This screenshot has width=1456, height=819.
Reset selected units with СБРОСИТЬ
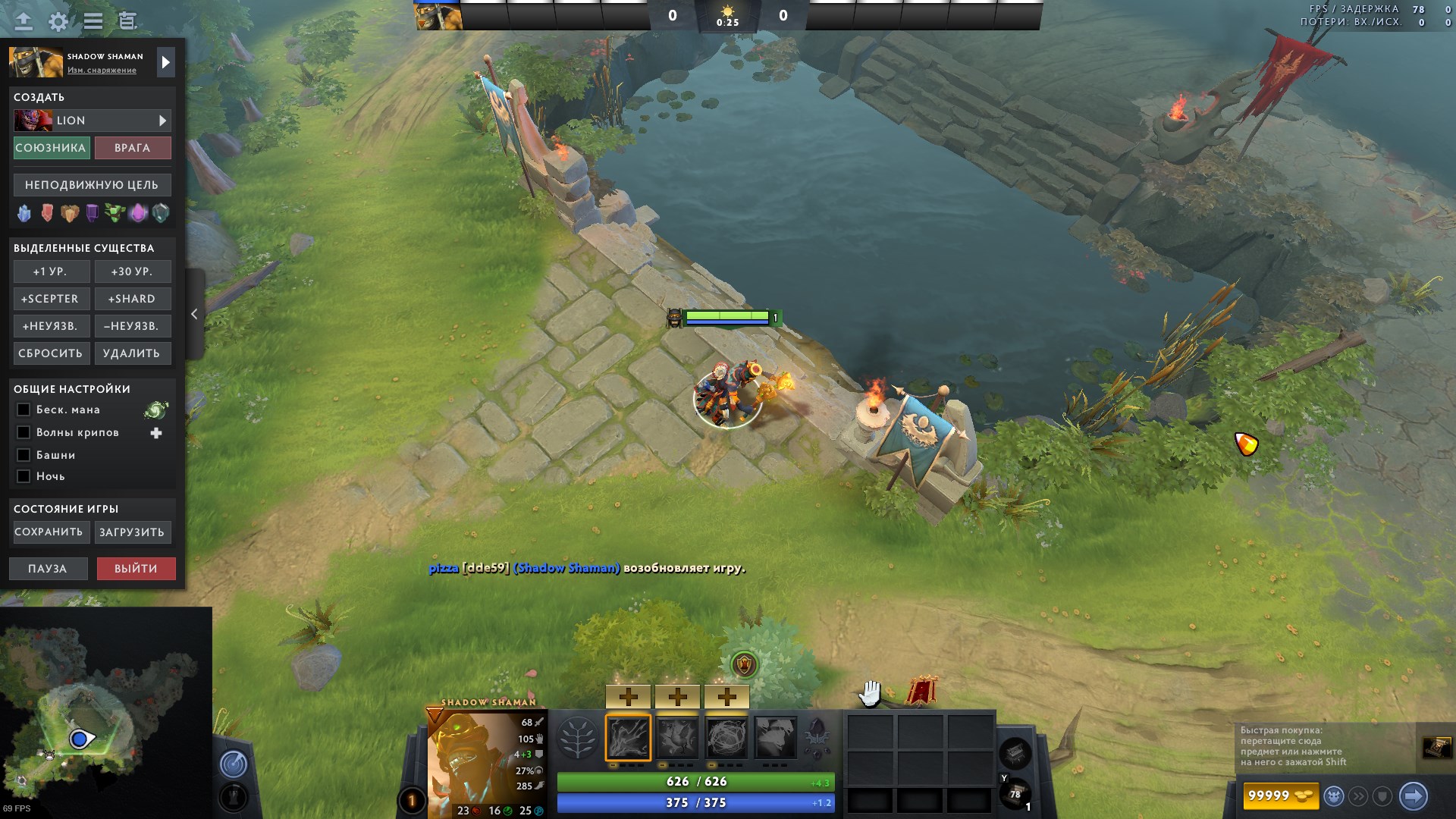(x=51, y=353)
